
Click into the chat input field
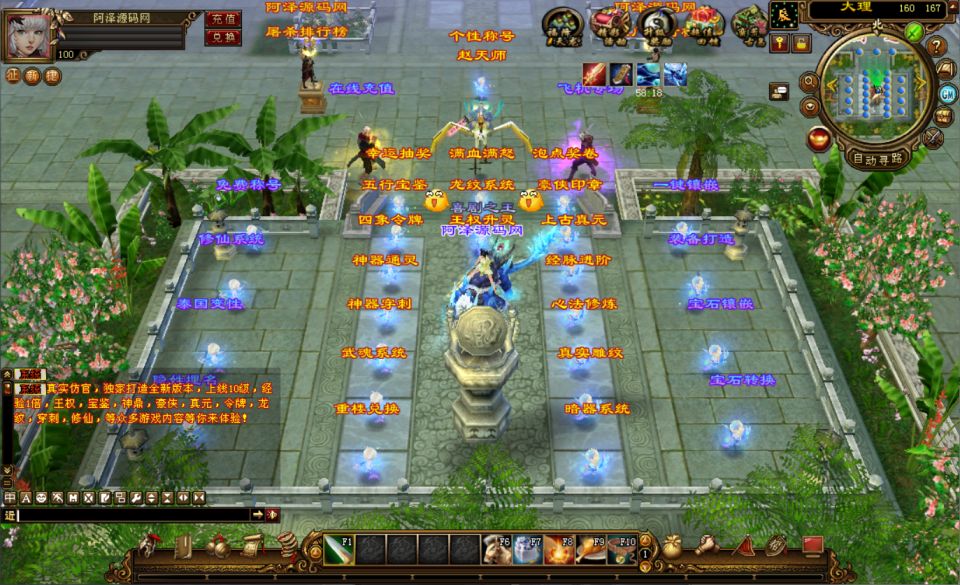pos(130,514)
